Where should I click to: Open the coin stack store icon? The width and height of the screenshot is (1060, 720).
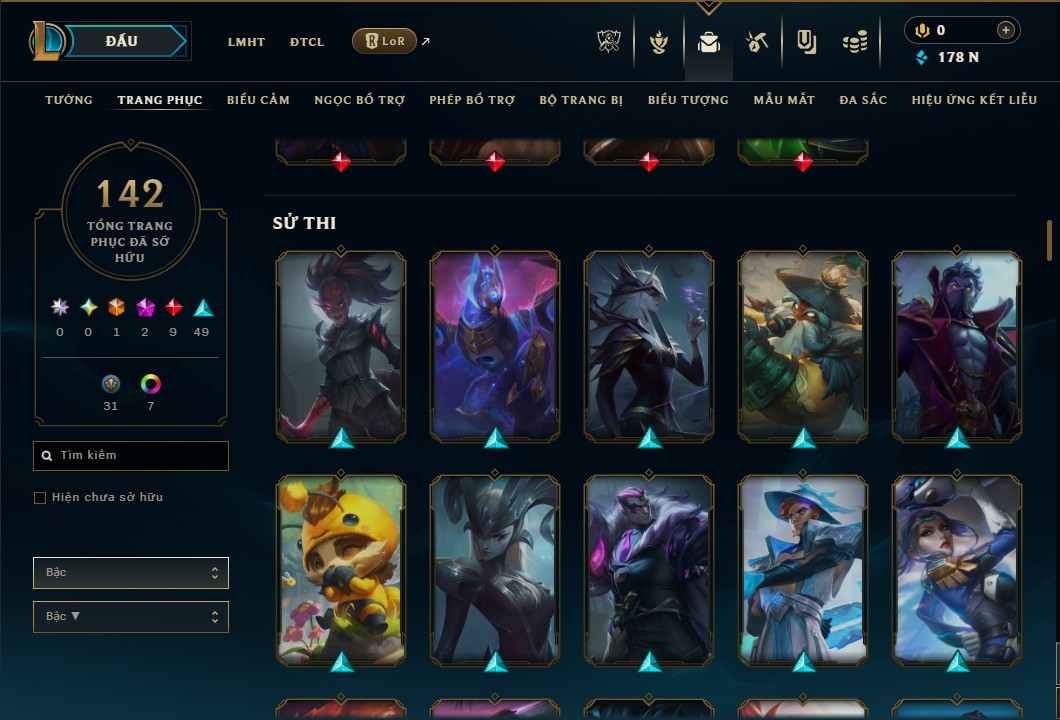click(854, 42)
